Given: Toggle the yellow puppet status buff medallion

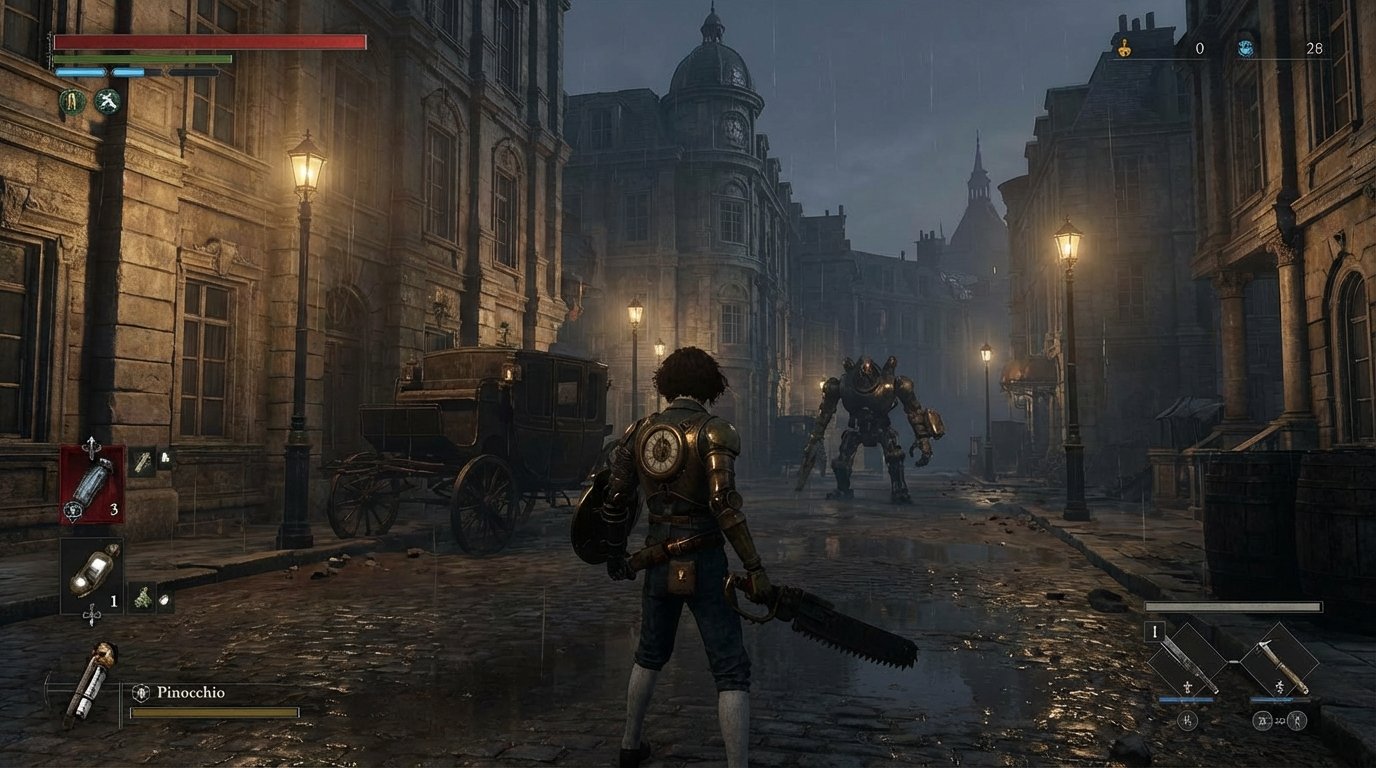Looking at the screenshot, I should coord(73,101).
